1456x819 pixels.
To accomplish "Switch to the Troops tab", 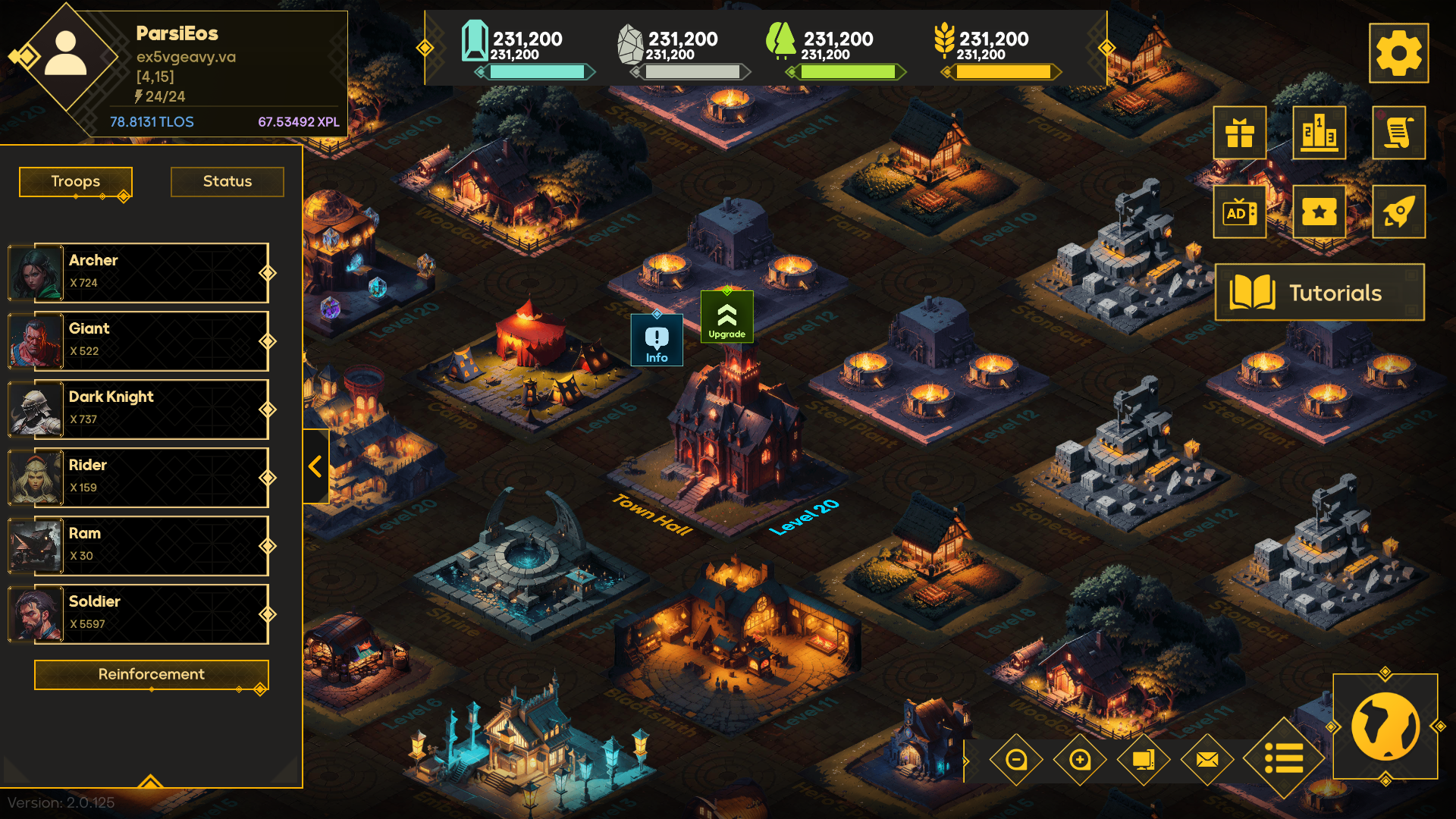I will coord(76,181).
